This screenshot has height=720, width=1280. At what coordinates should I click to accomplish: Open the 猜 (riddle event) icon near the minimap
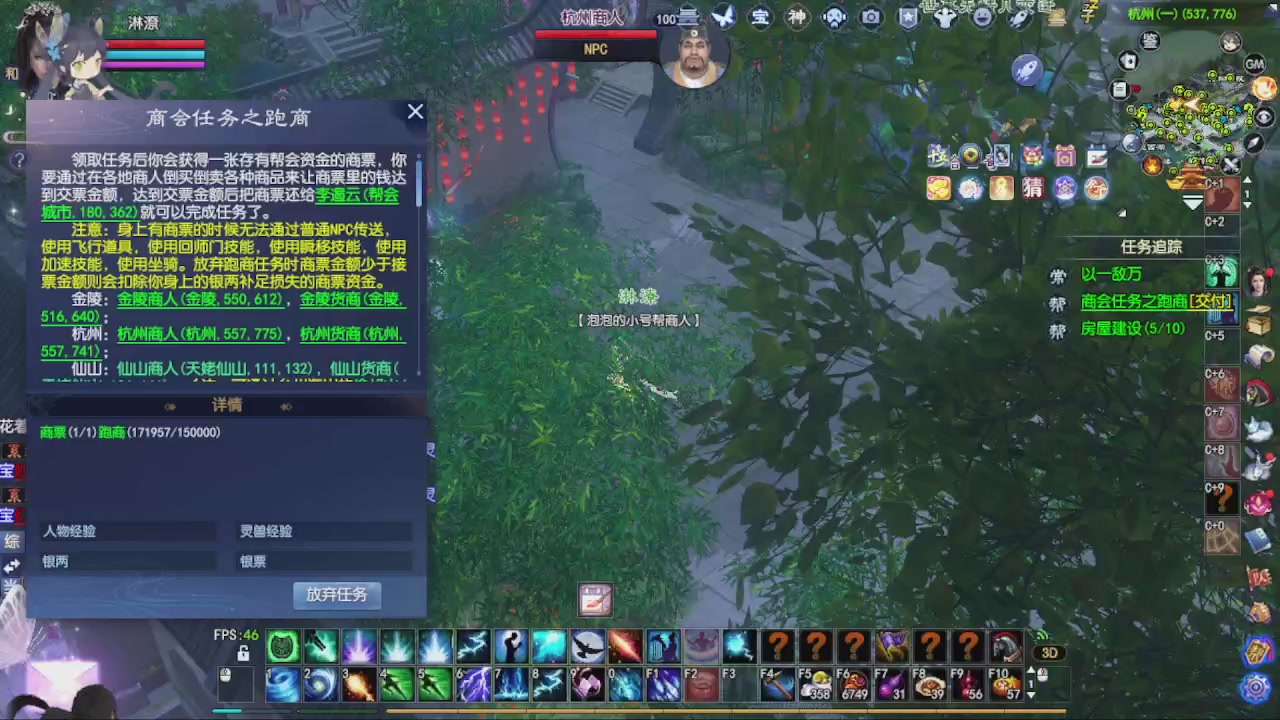[x=1033, y=188]
